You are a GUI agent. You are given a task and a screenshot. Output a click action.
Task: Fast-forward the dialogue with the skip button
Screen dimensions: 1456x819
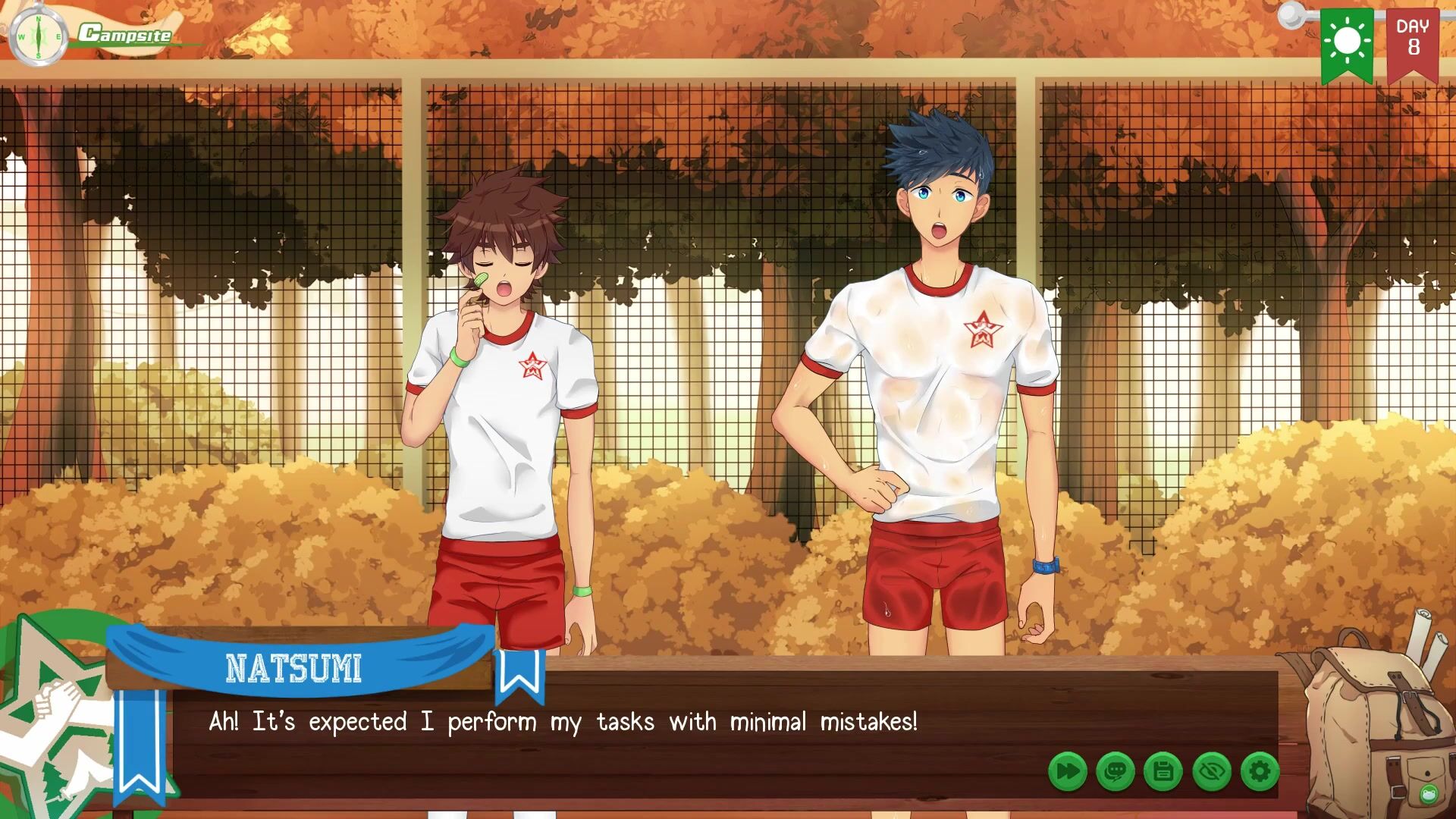(x=1068, y=772)
